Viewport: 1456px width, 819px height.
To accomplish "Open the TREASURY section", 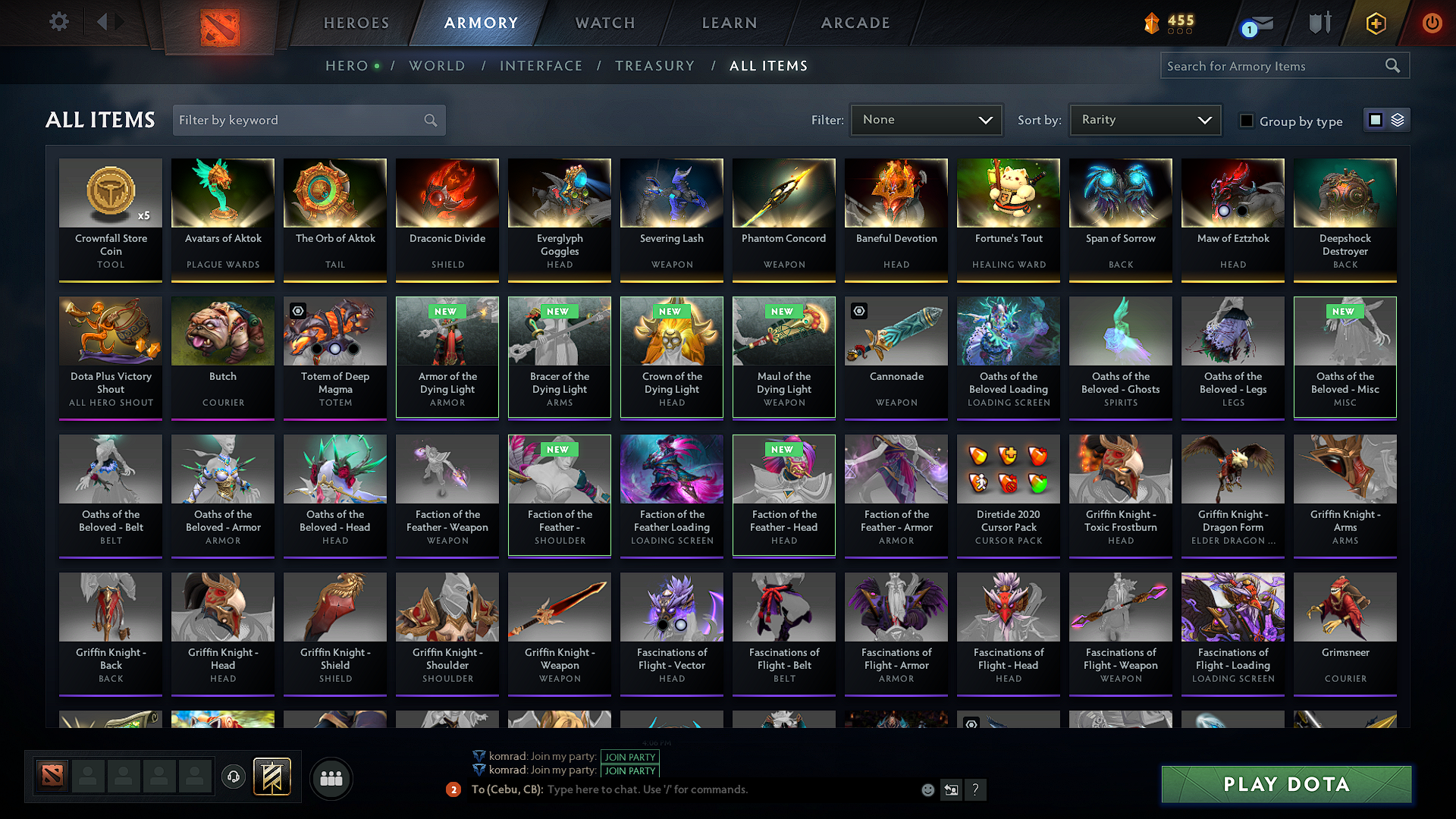I will (655, 66).
